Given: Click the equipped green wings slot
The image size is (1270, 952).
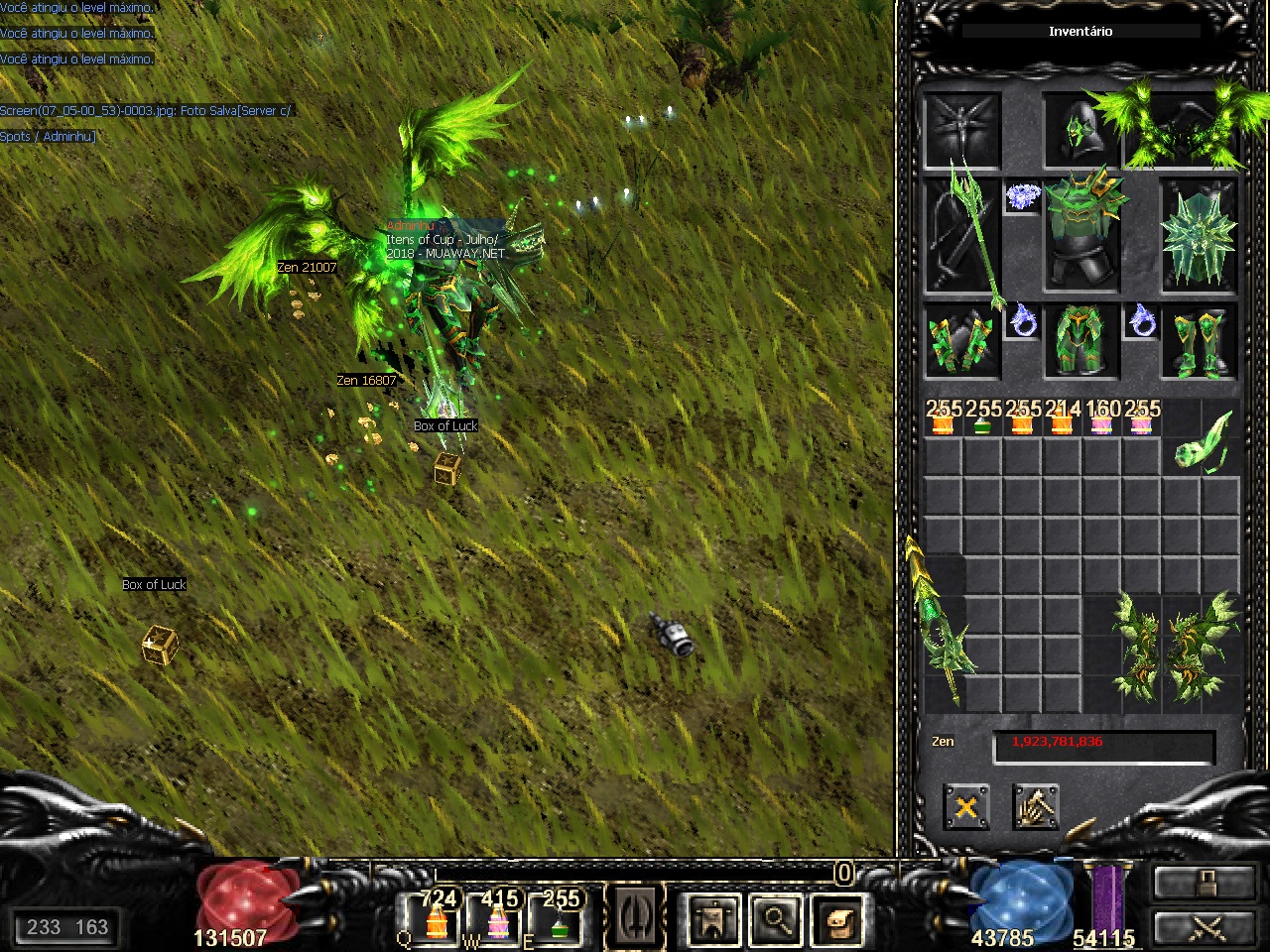Looking at the screenshot, I should [1181, 129].
